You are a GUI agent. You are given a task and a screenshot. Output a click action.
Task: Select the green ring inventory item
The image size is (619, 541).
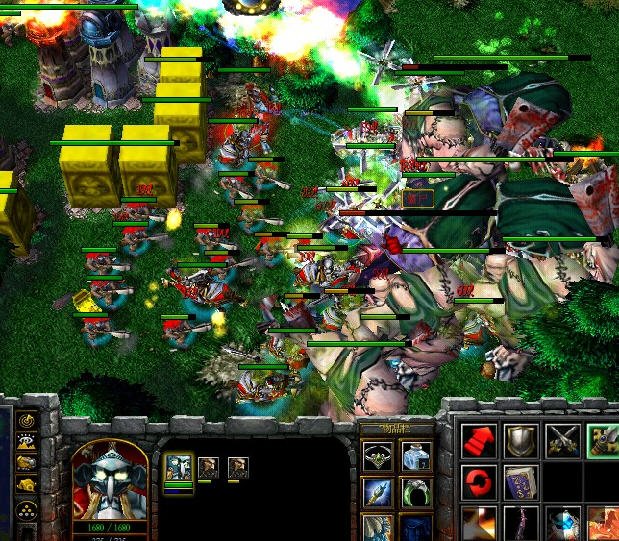[416, 491]
